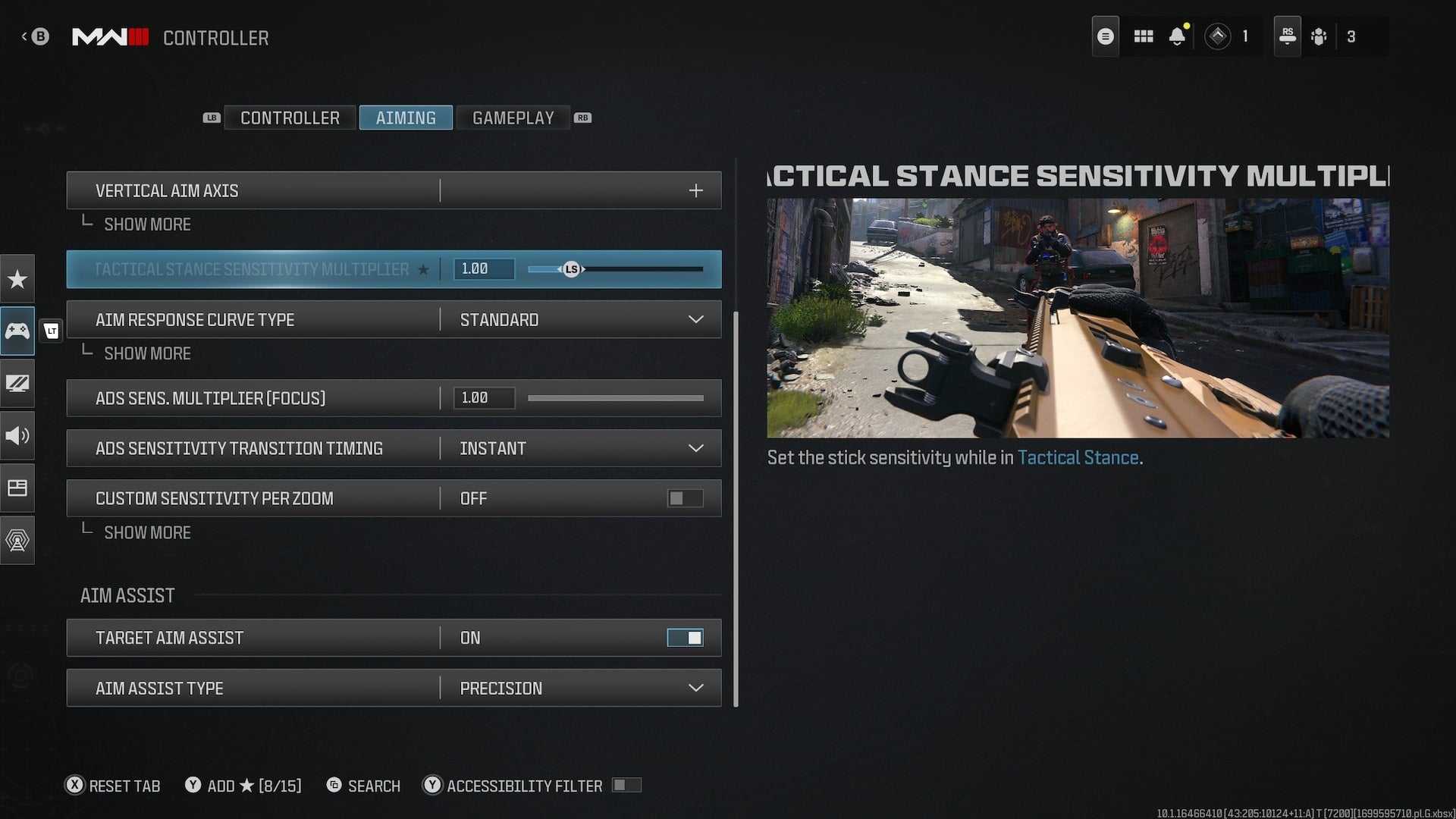The image size is (1456, 819).
Task: Open the telemetry/network sidebar icon
Action: coord(17,541)
